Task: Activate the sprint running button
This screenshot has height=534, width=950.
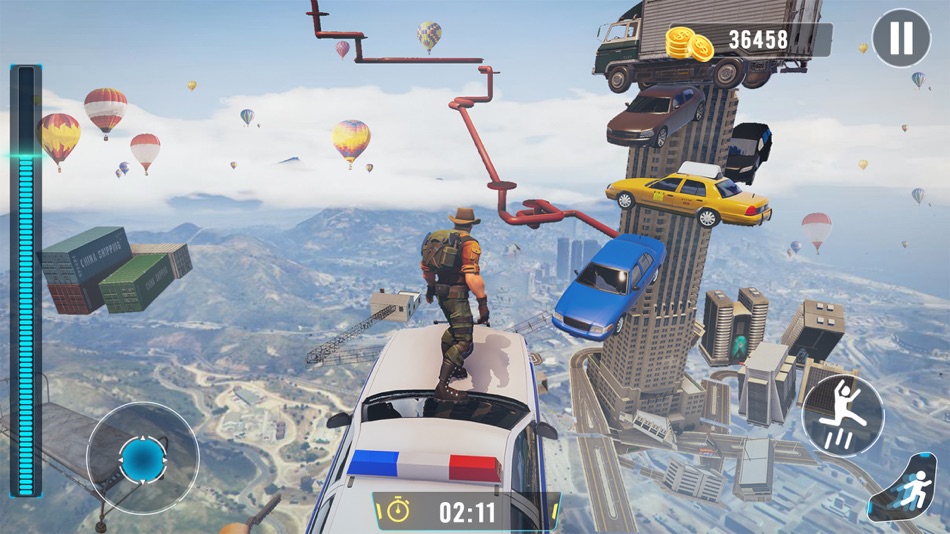Action: (908, 489)
